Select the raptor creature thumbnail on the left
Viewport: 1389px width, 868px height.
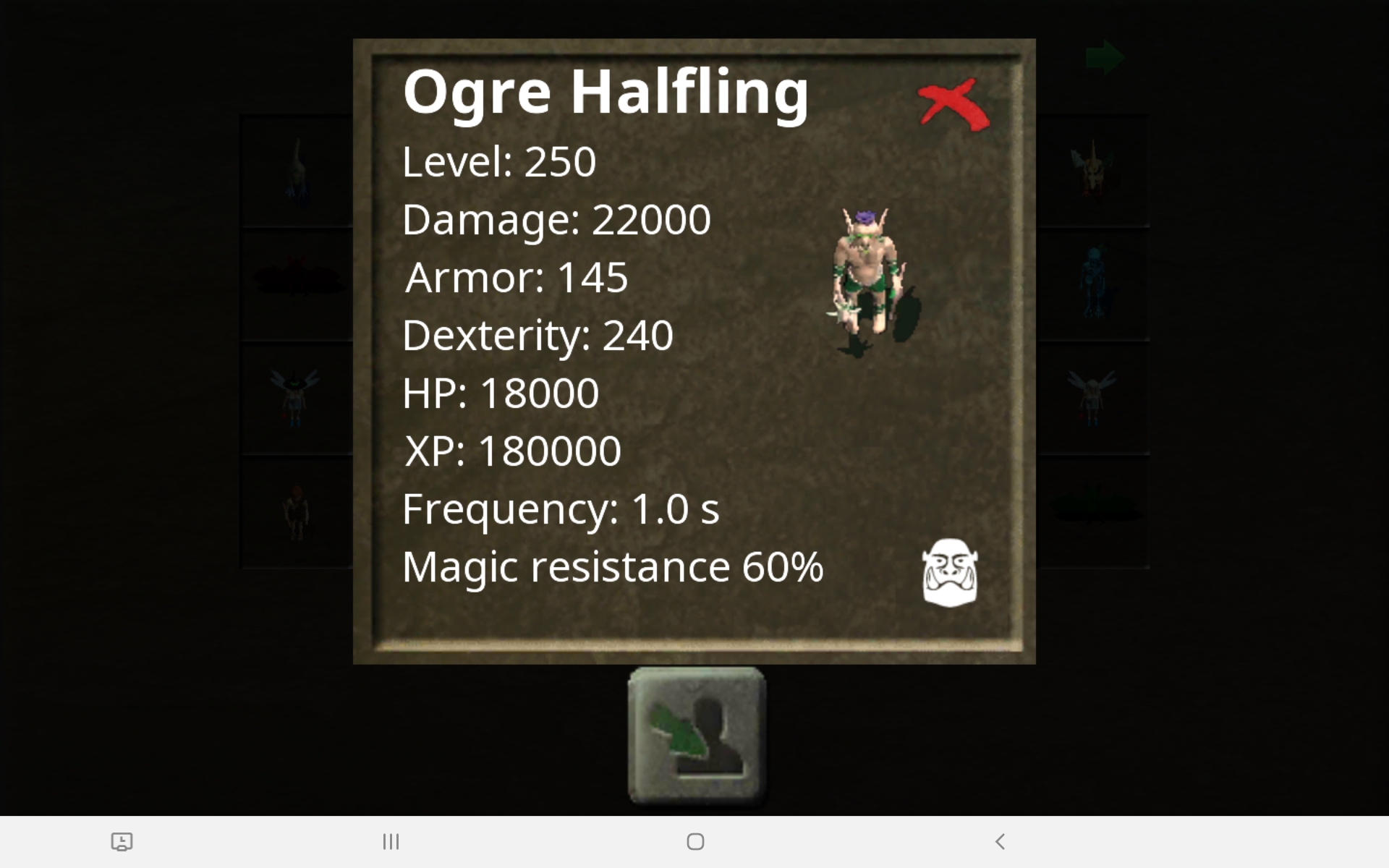(x=297, y=170)
